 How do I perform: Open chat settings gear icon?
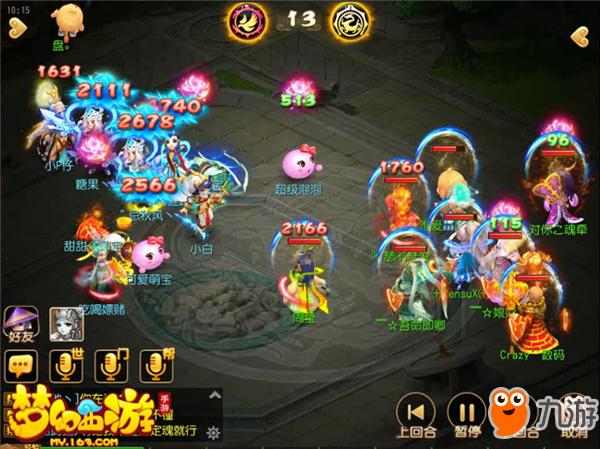coord(212,432)
